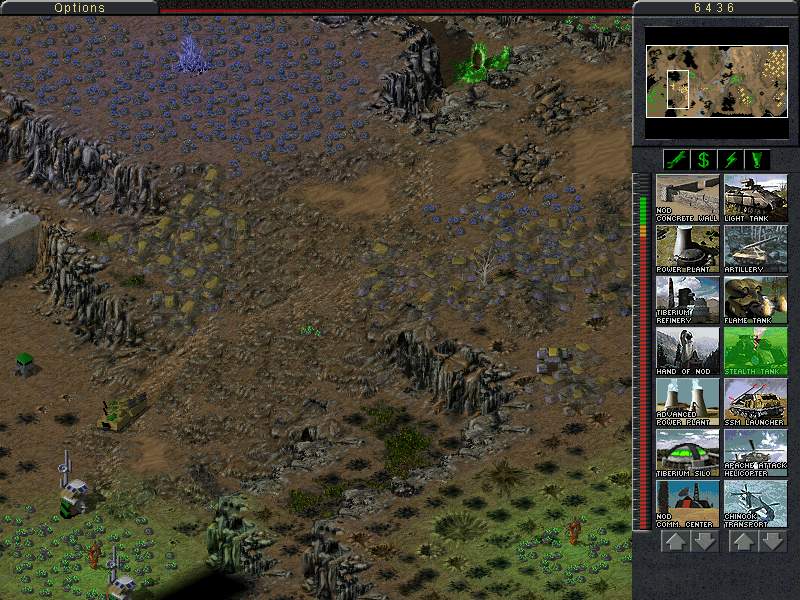Activate the sell dollar-sign button
The width and height of the screenshot is (800, 600).
(x=703, y=159)
